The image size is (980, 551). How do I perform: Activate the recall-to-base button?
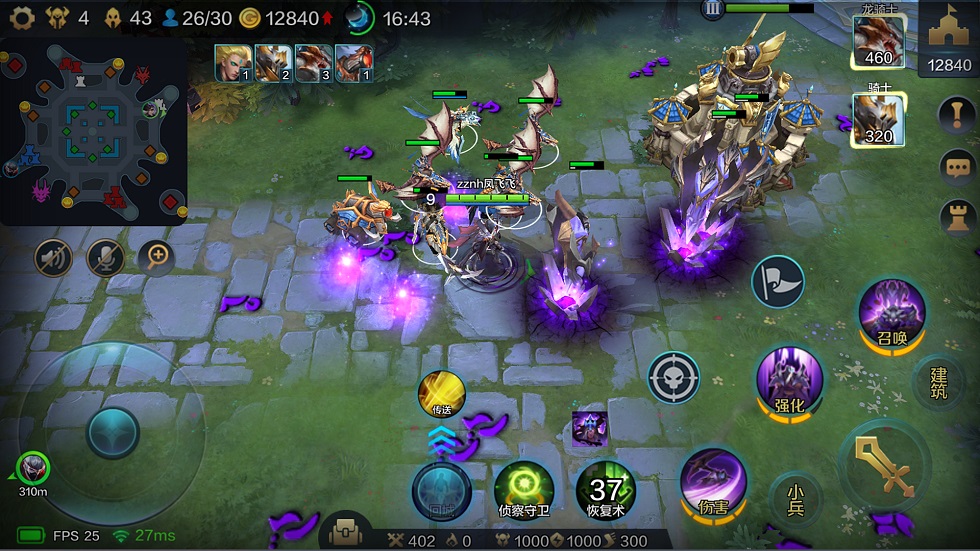pos(441,488)
